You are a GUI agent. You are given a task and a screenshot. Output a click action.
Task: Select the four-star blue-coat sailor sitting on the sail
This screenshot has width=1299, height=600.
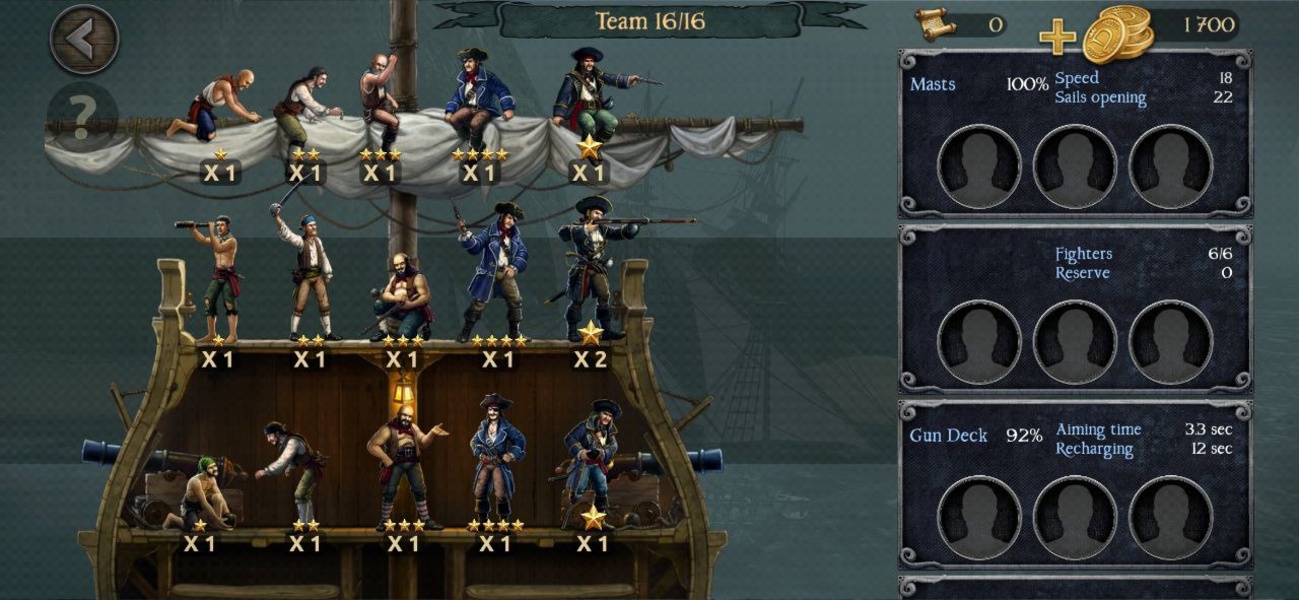click(480, 100)
